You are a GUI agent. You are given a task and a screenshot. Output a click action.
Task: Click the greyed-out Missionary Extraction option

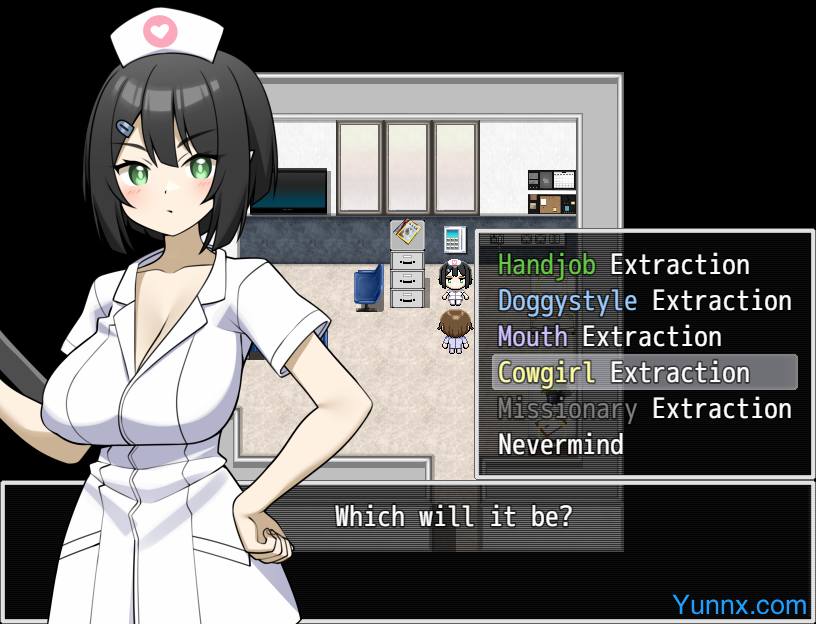coord(644,409)
